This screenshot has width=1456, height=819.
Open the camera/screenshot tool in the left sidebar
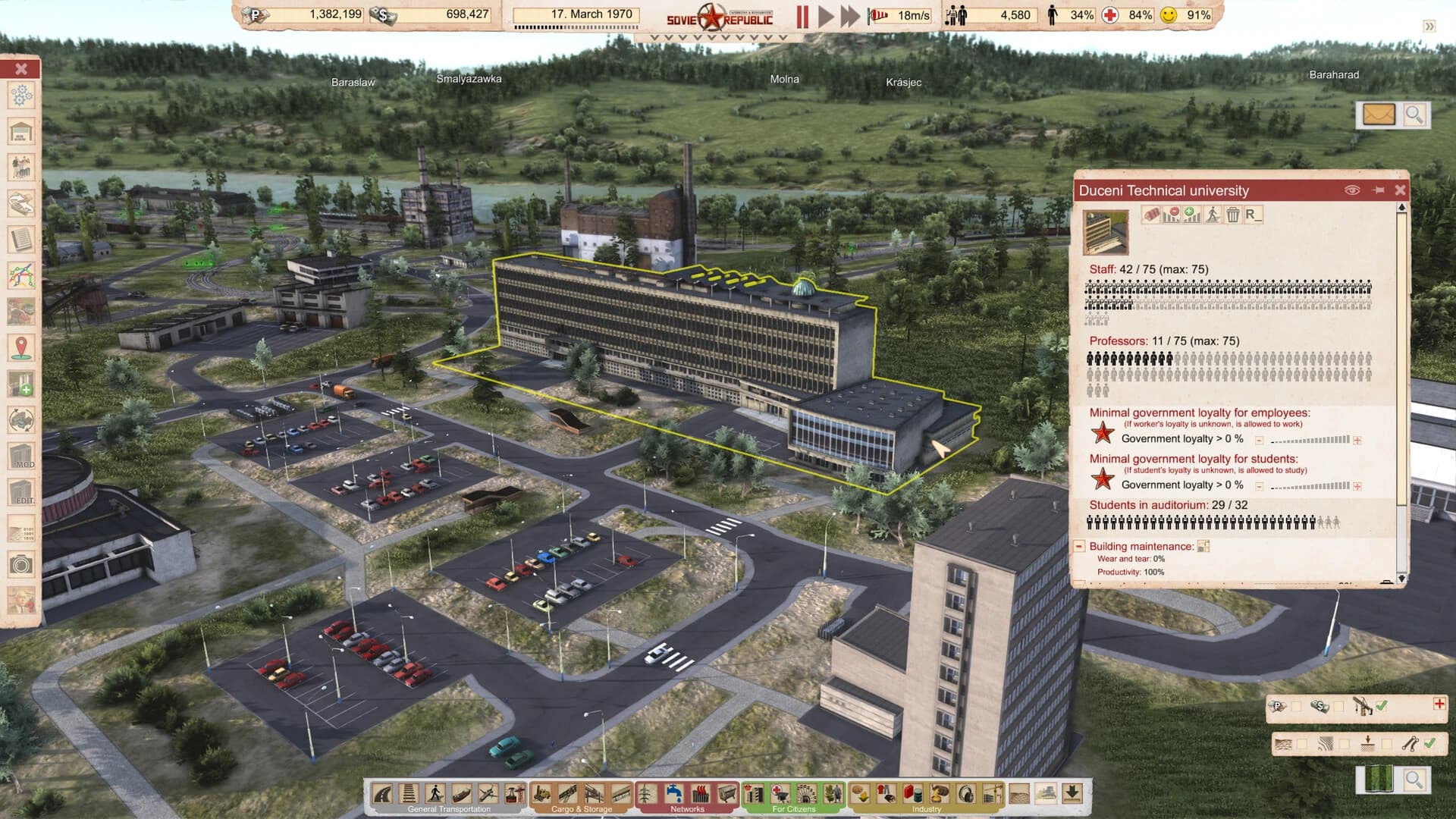coord(21,563)
